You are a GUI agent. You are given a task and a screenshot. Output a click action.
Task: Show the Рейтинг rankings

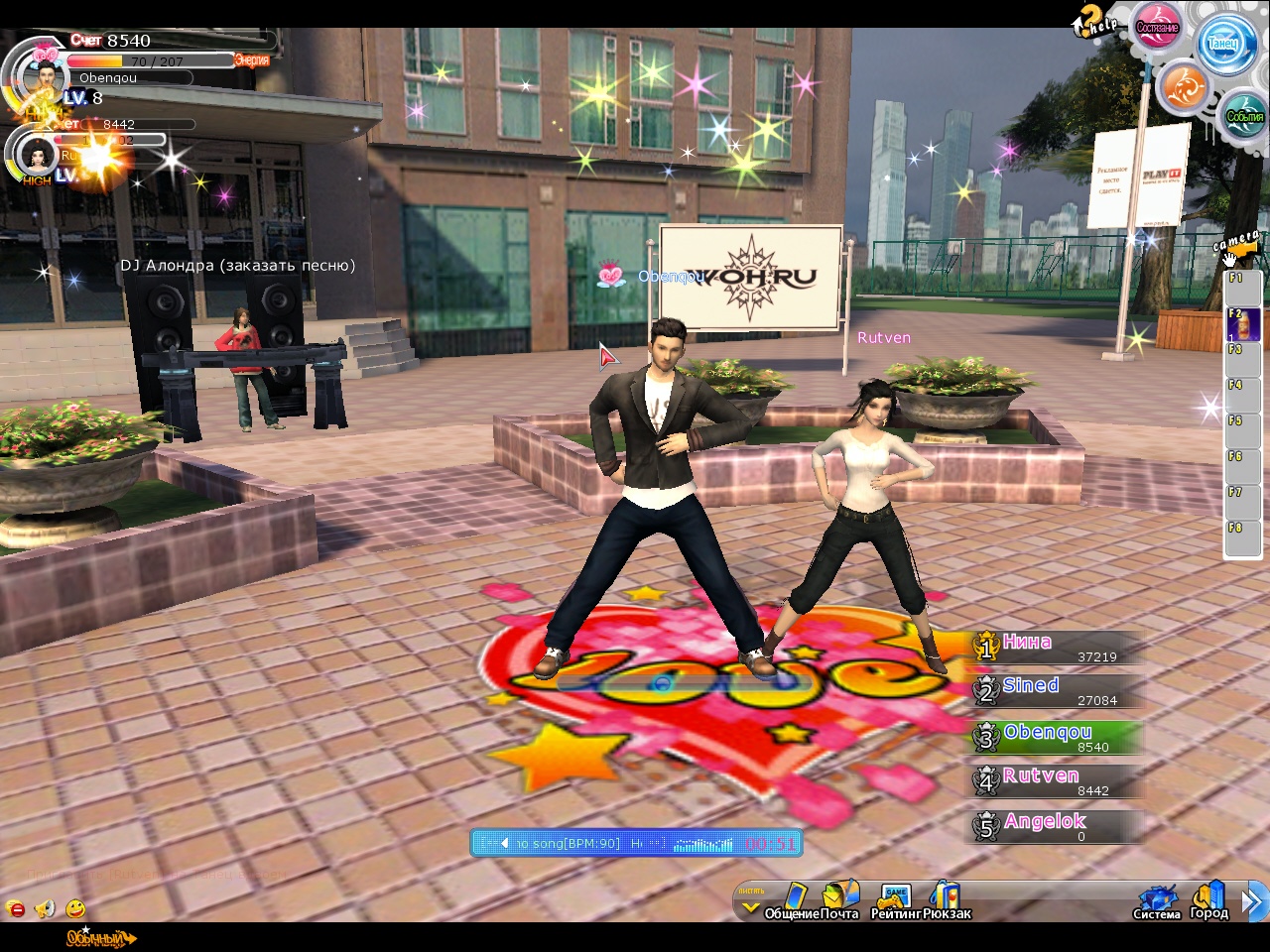pyautogui.click(x=896, y=898)
